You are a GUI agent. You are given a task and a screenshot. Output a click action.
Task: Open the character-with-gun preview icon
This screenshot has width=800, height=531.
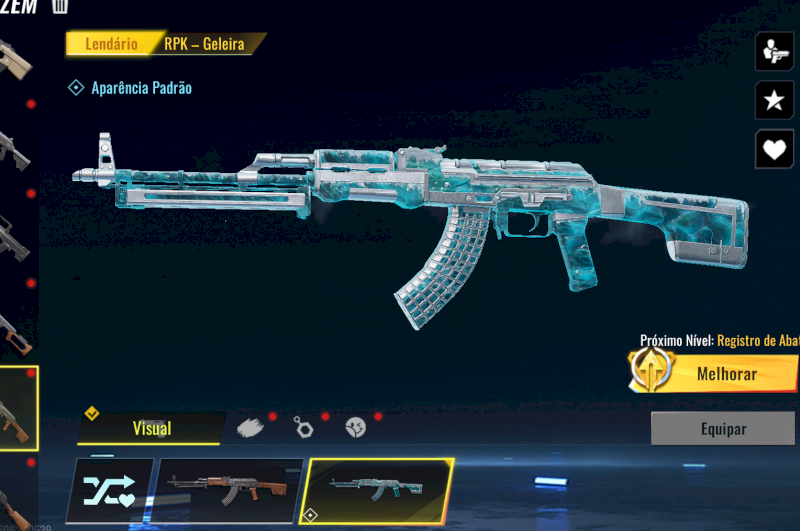coord(775,50)
